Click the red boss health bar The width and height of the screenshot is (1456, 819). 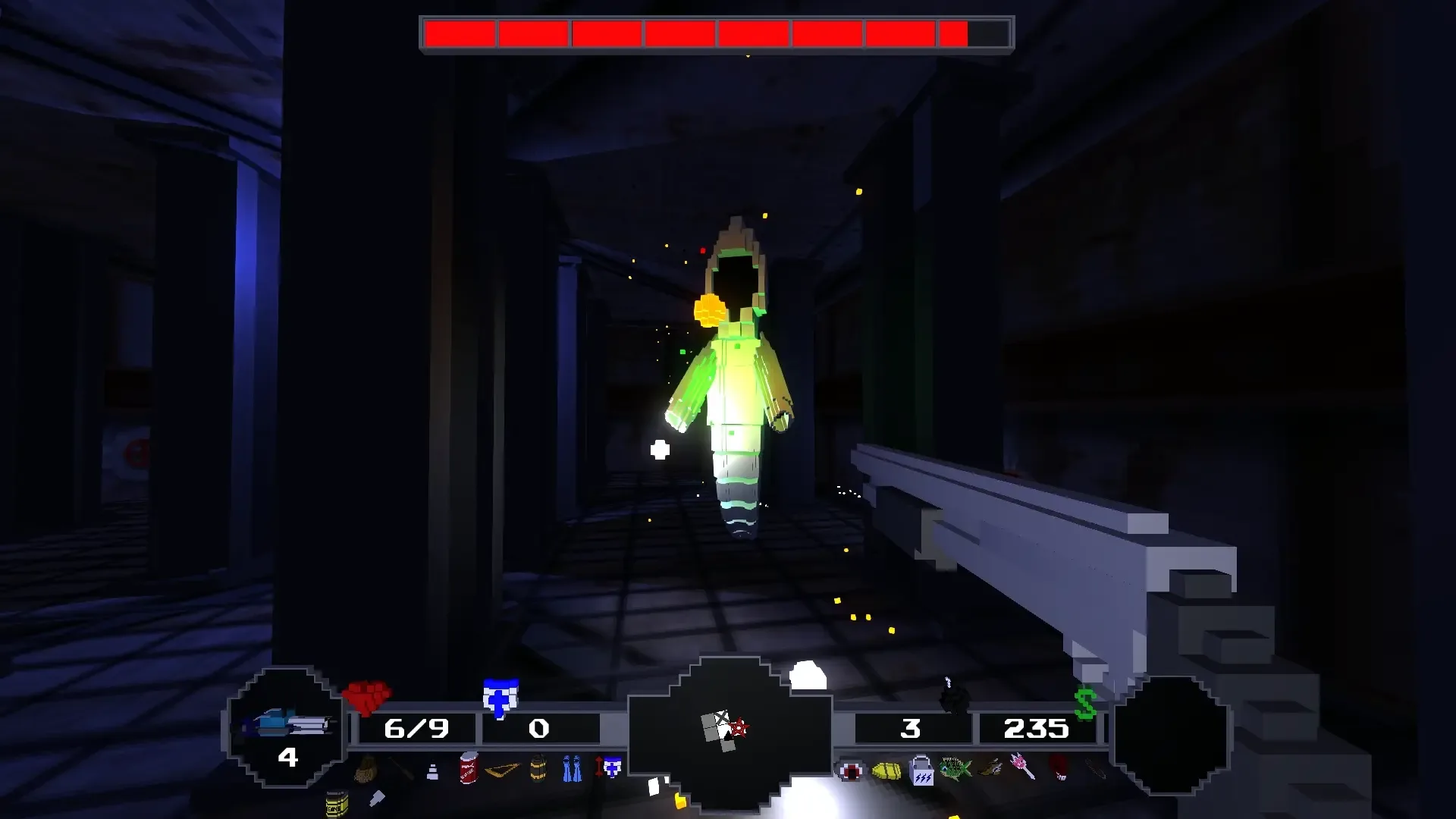[717, 33]
